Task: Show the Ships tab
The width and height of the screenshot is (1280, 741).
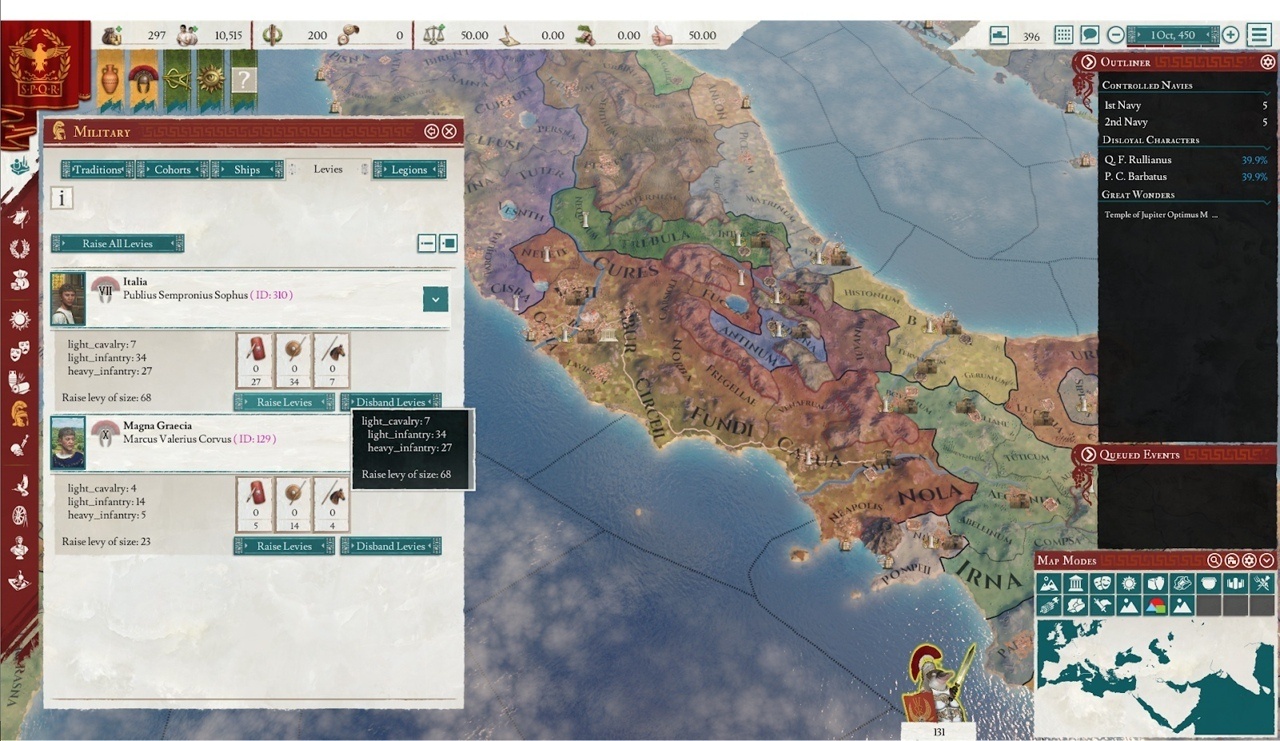Action: pos(247,170)
